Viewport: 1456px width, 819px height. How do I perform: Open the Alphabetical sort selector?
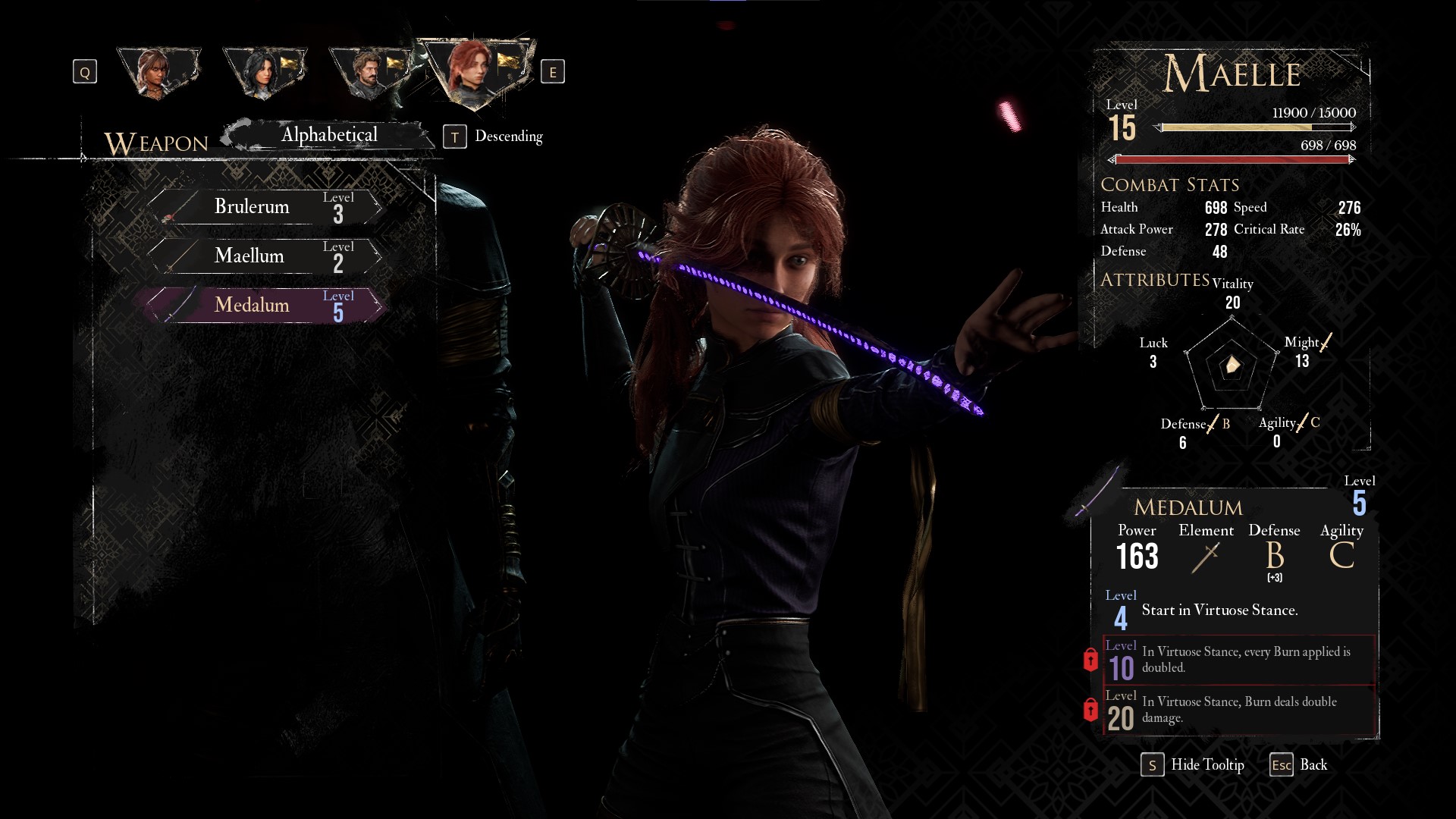pos(329,136)
